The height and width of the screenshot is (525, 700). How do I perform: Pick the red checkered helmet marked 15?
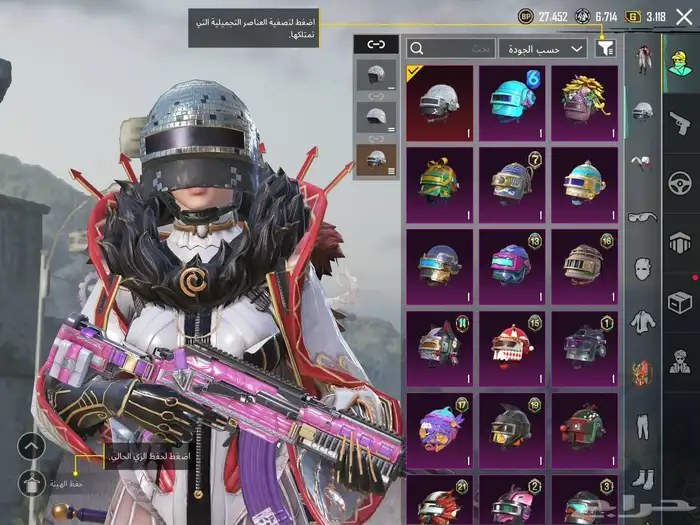[x=512, y=346]
